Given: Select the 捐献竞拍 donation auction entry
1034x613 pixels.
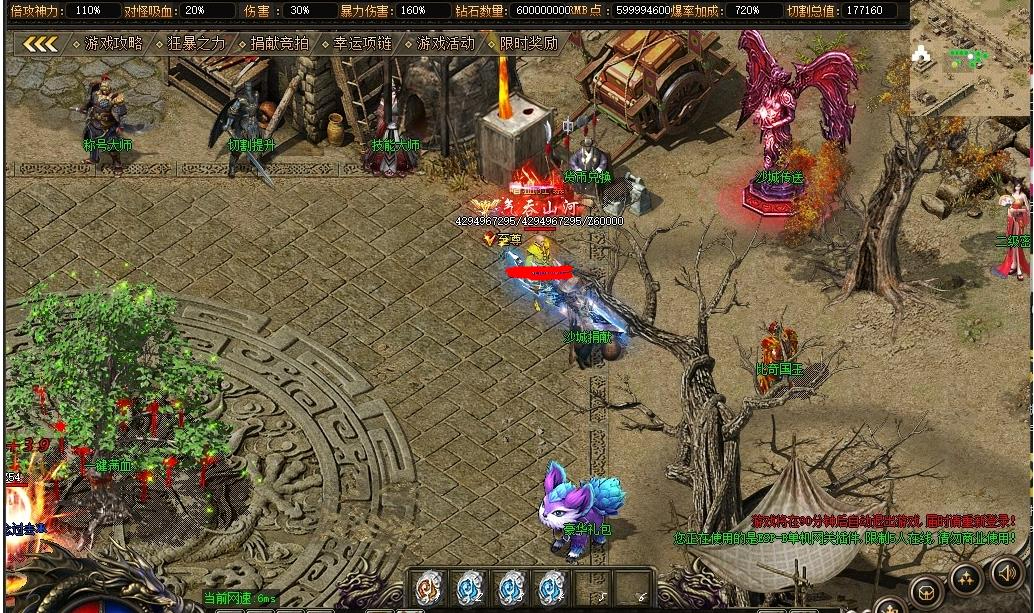Looking at the screenshot, I should tap(280, 44).
